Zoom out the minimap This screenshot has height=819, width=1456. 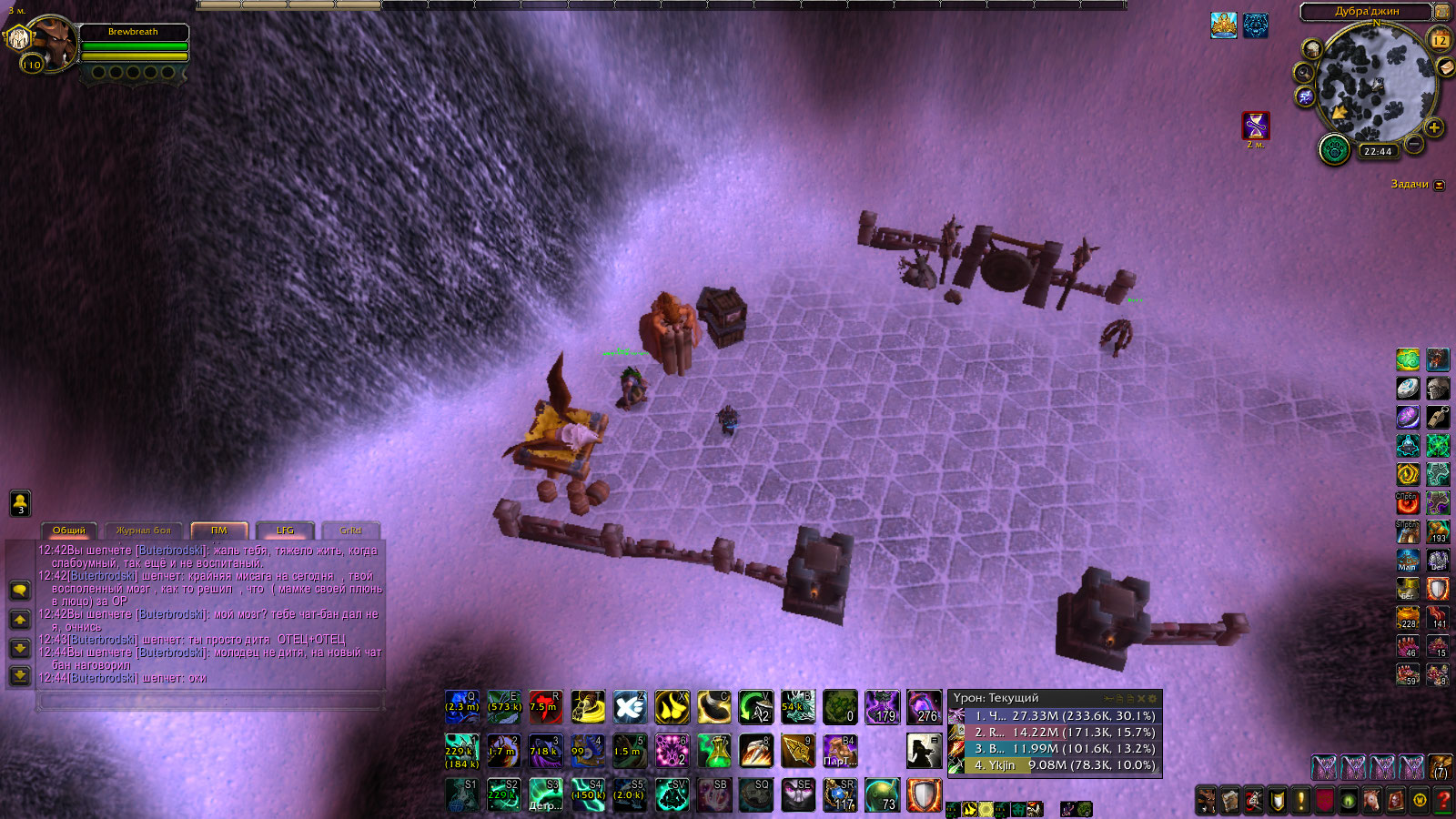[1414, 144]
